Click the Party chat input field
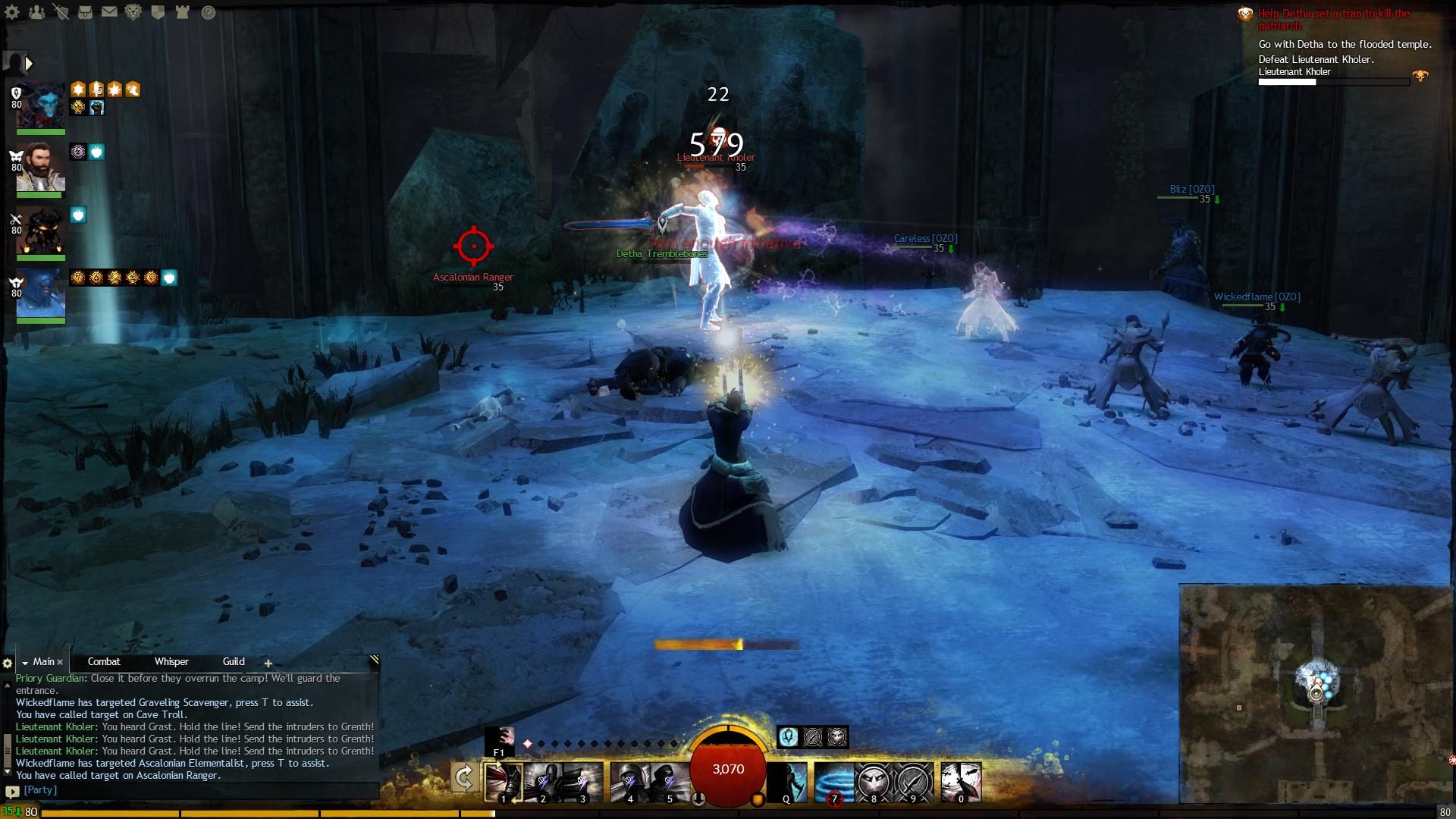 (197, 790)
